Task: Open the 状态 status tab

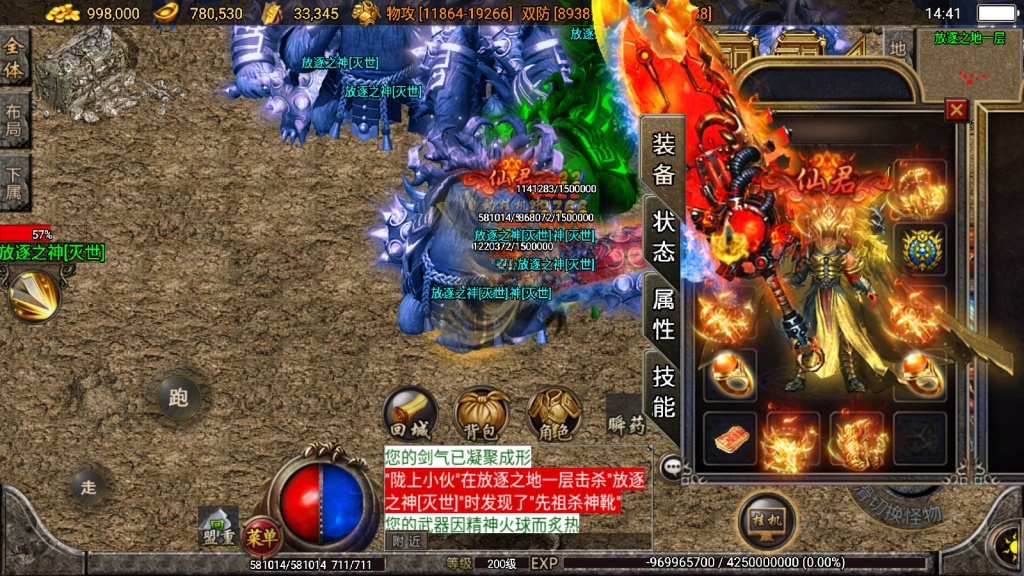Action: (x=664, y=235)
